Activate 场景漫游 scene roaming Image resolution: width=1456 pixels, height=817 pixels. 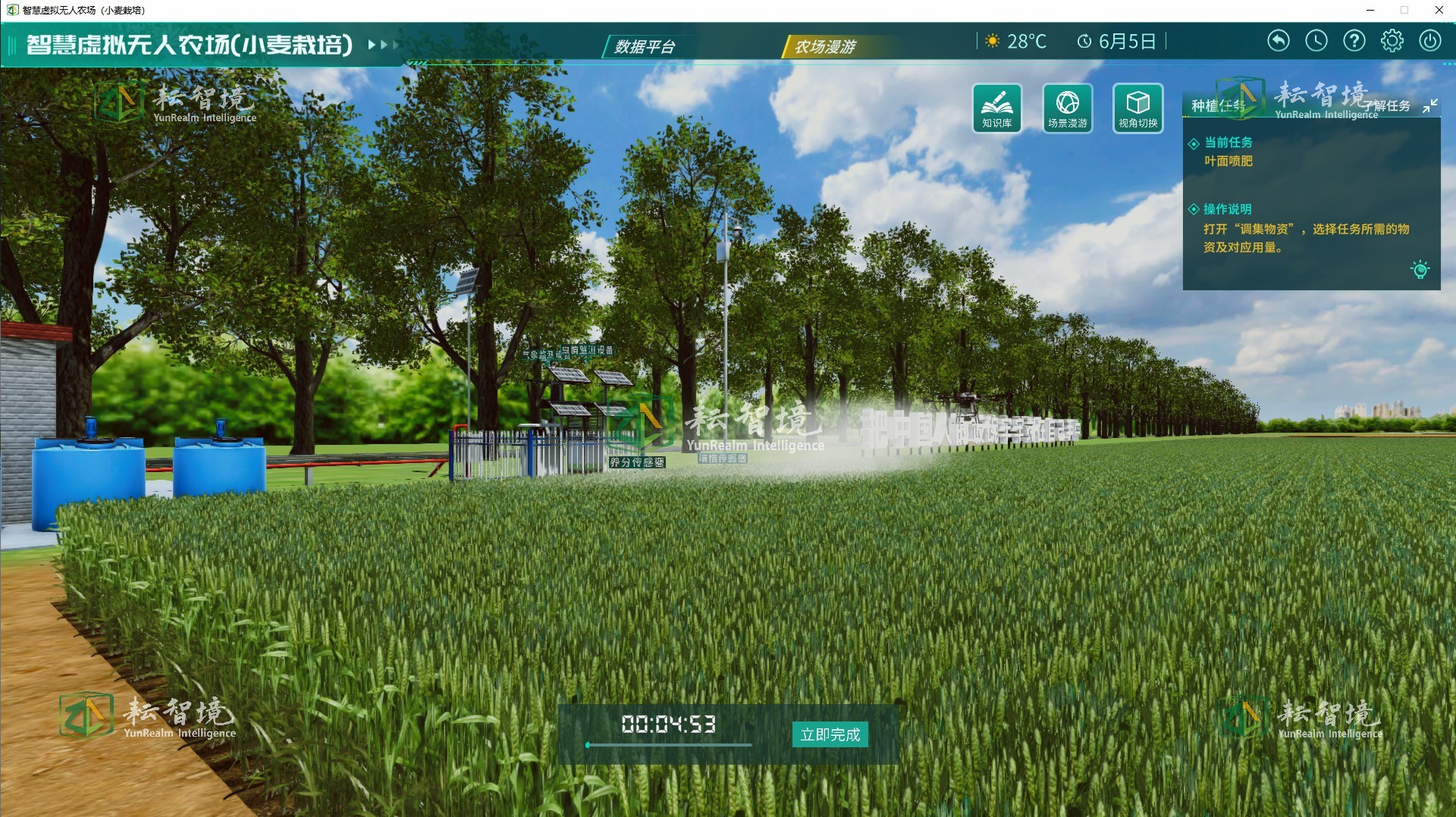pyautogui.click(x=1067, y=108)
